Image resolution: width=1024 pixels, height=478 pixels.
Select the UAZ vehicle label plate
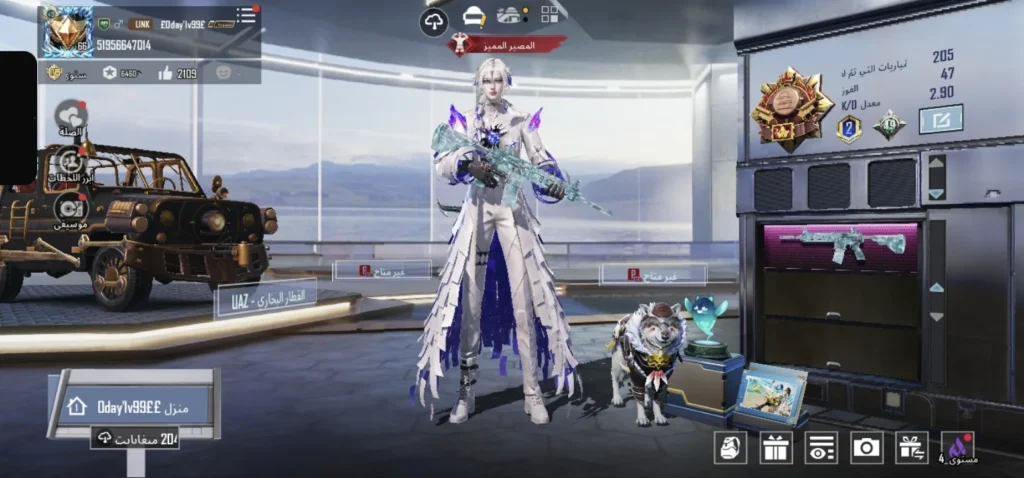pos(264,298)
